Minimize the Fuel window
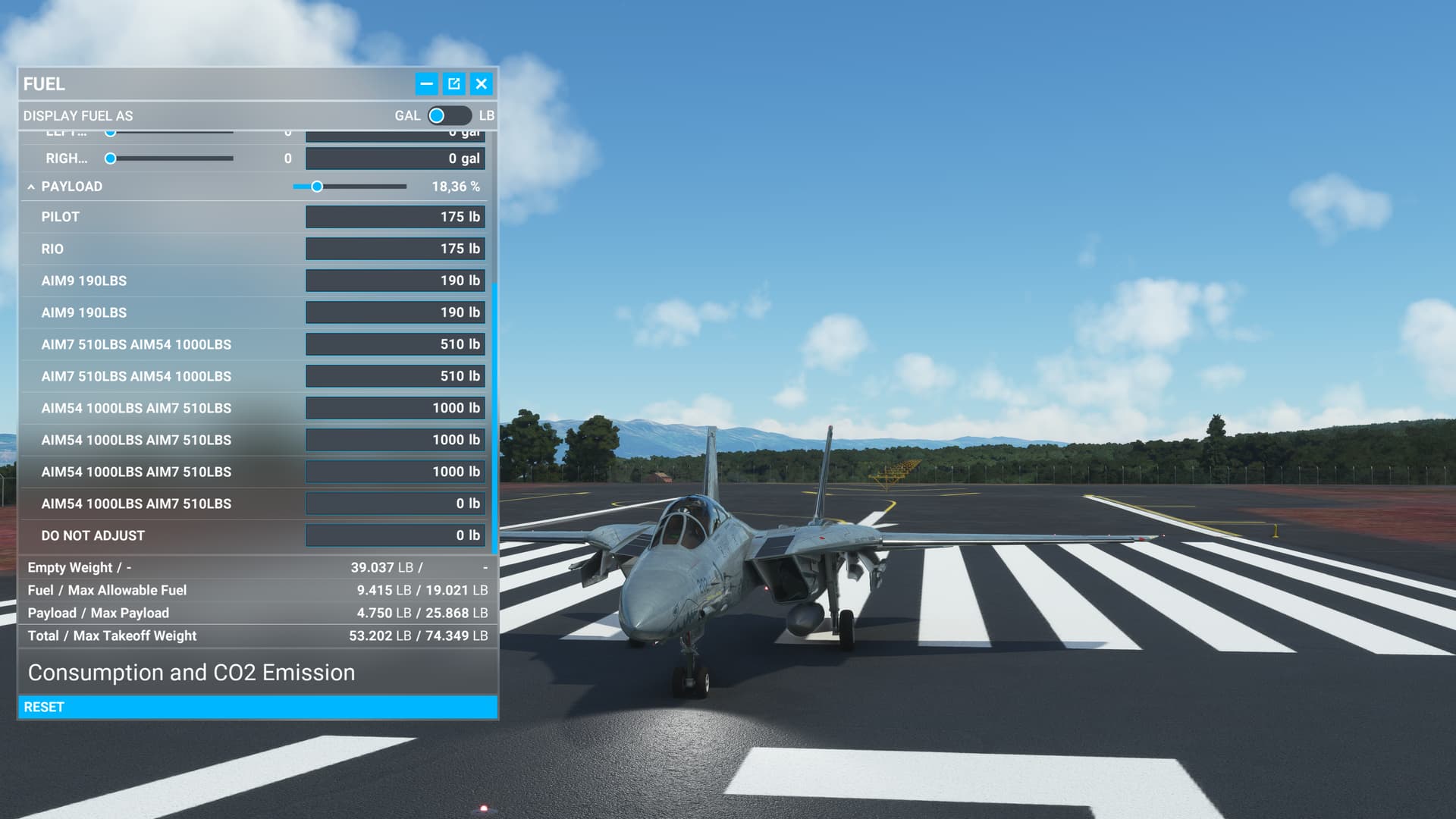Viewport: 1456px width, 819px height. click(426, 84)
